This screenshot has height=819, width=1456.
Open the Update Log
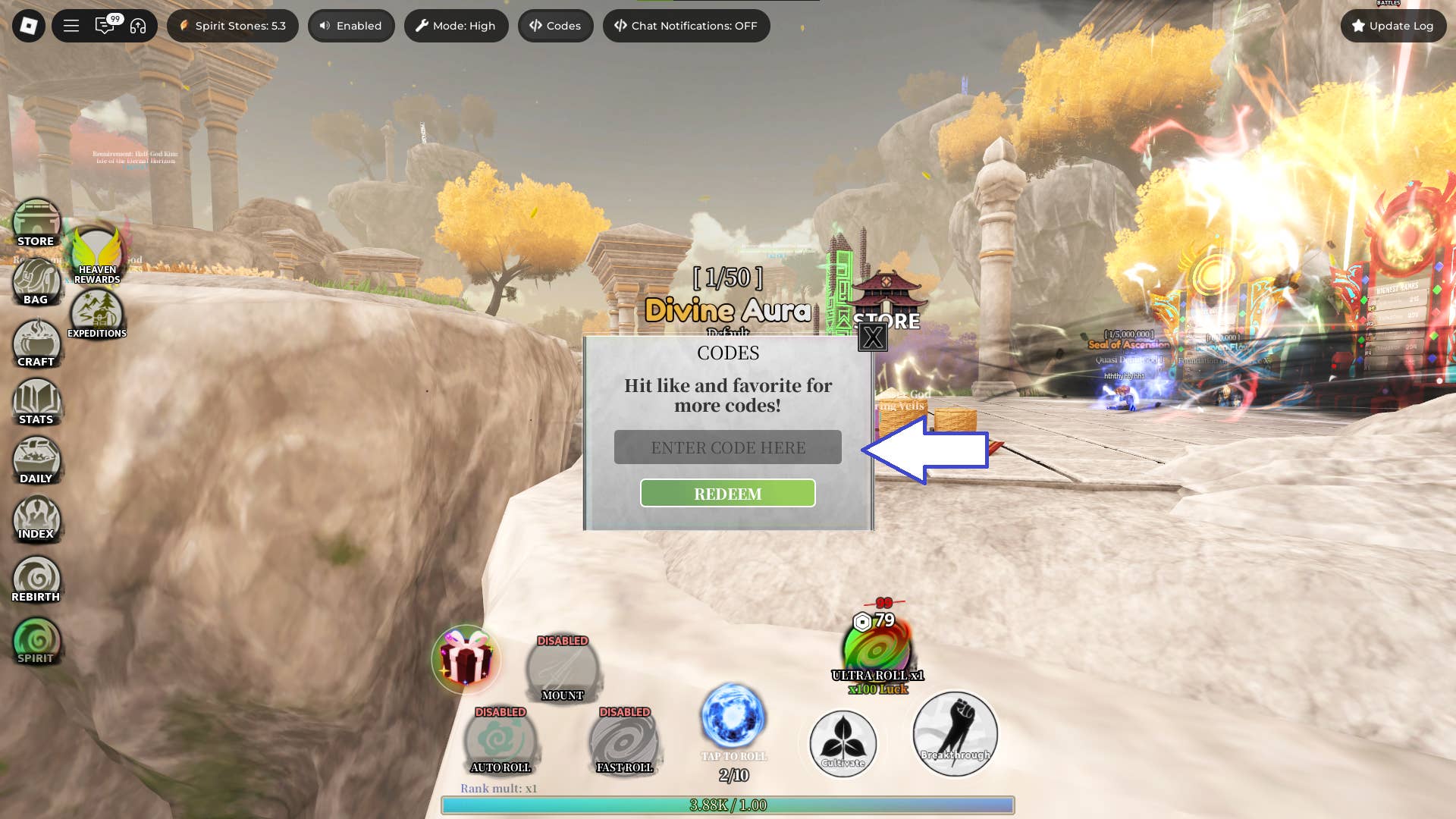1392,25
